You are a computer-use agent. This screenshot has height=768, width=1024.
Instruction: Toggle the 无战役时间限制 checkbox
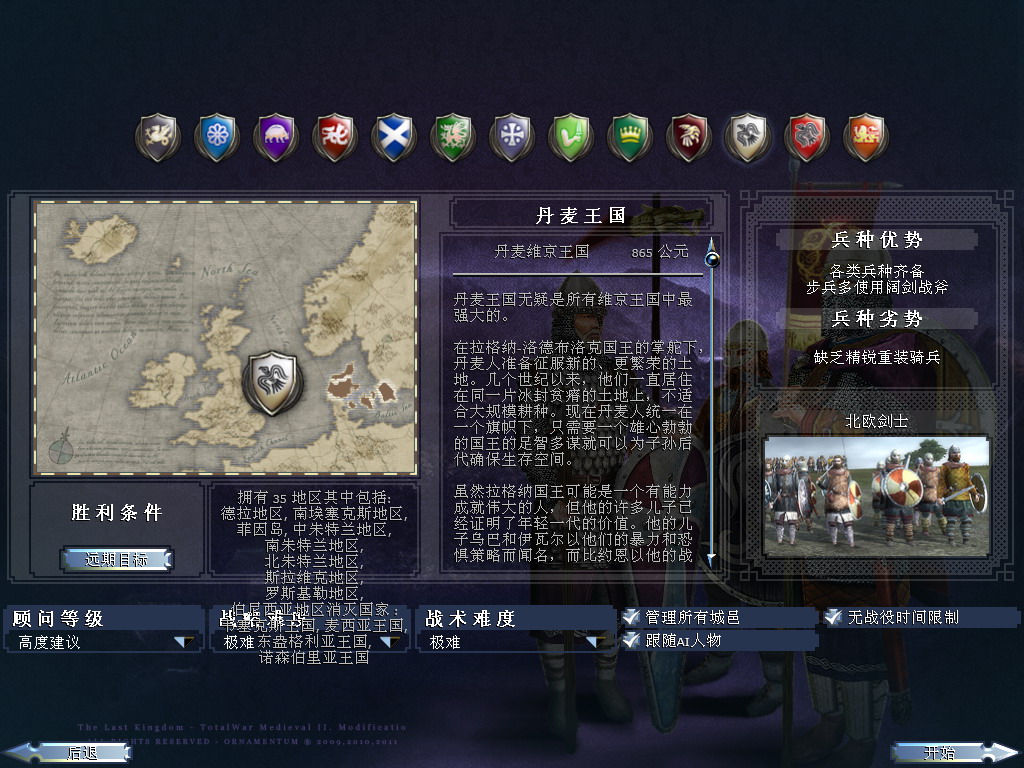coord(833,618)
